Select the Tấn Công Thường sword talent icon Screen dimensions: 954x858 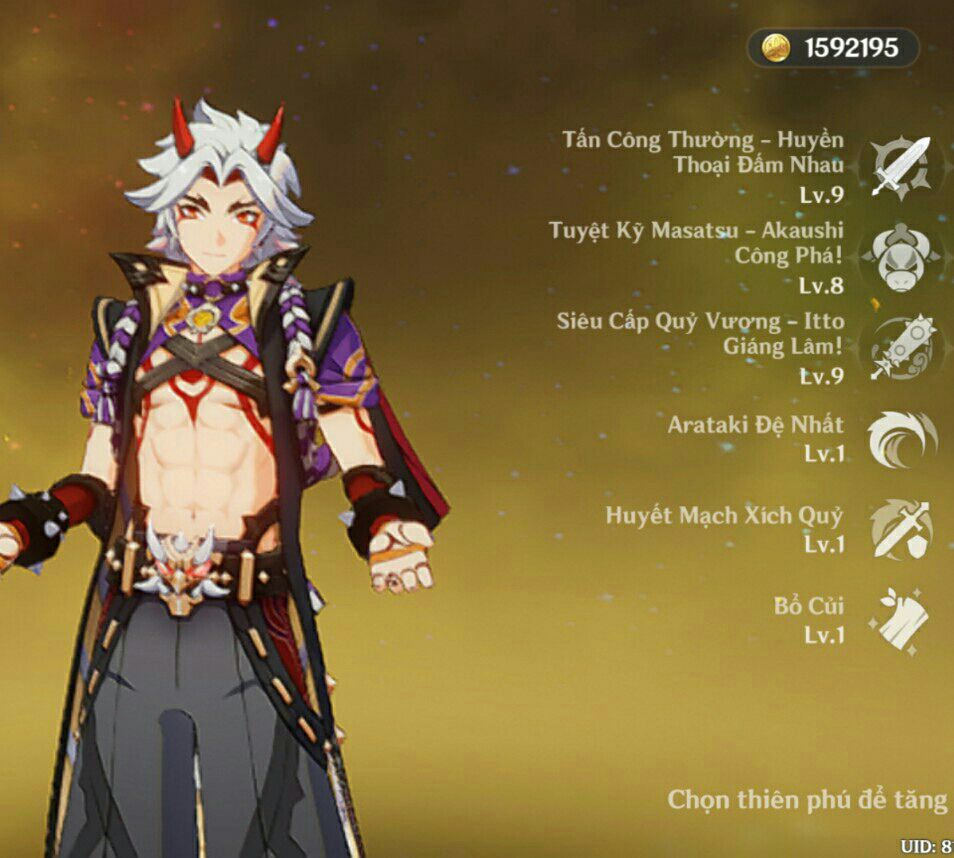click(900, 167)
